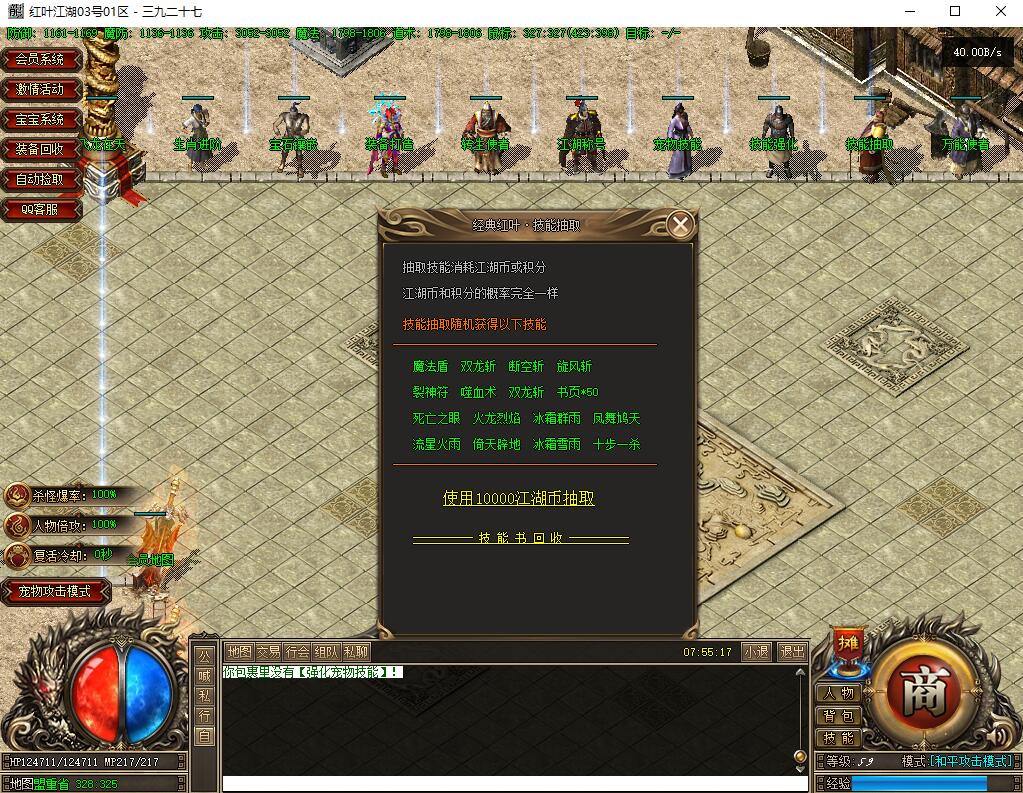
Task: Switch to the 交易 tab
Action: tap(268, 652)
